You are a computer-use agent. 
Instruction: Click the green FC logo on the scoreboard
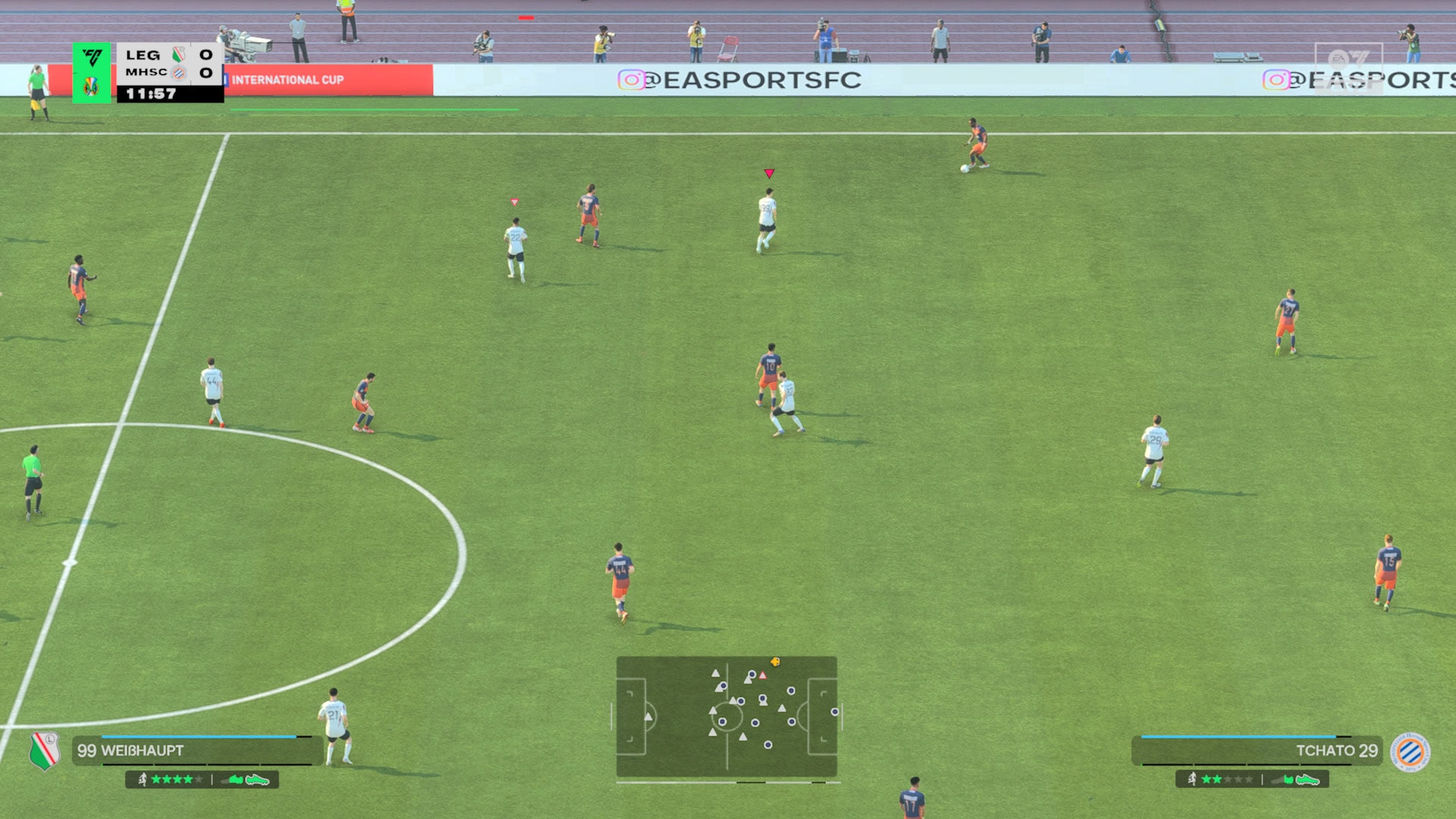tap(92, 58)
